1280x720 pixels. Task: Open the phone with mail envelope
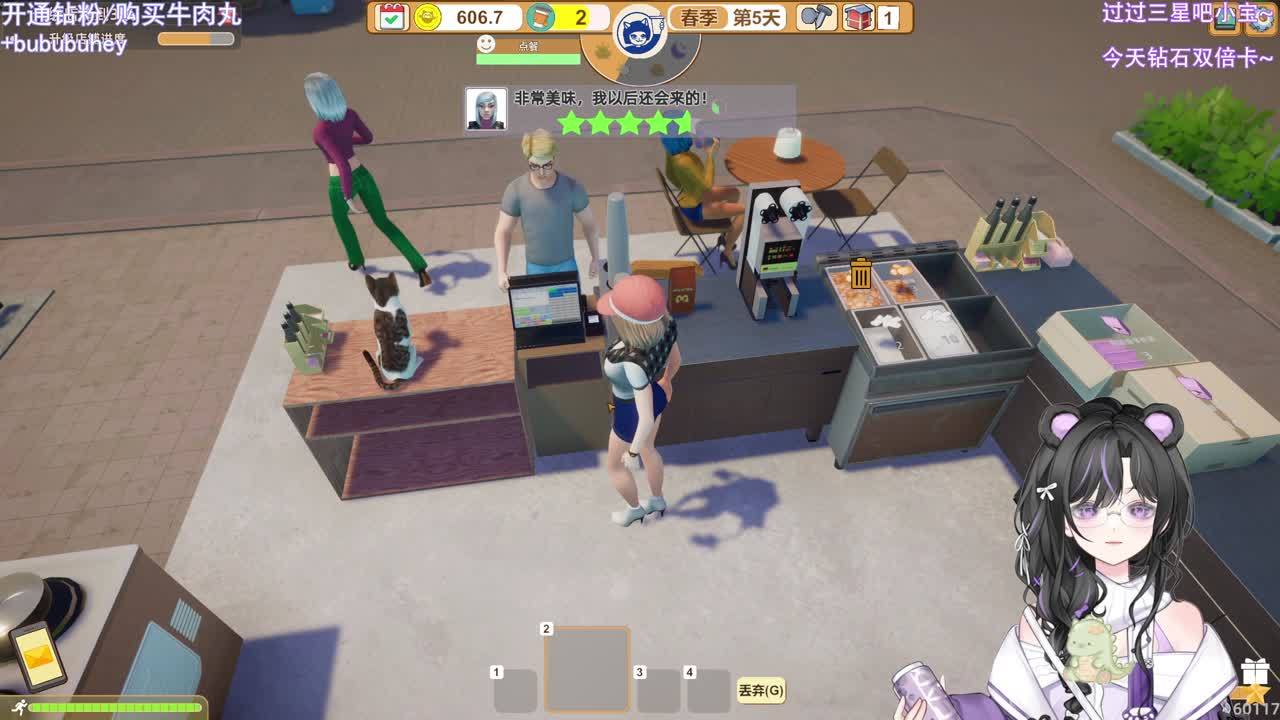(37, 654)
